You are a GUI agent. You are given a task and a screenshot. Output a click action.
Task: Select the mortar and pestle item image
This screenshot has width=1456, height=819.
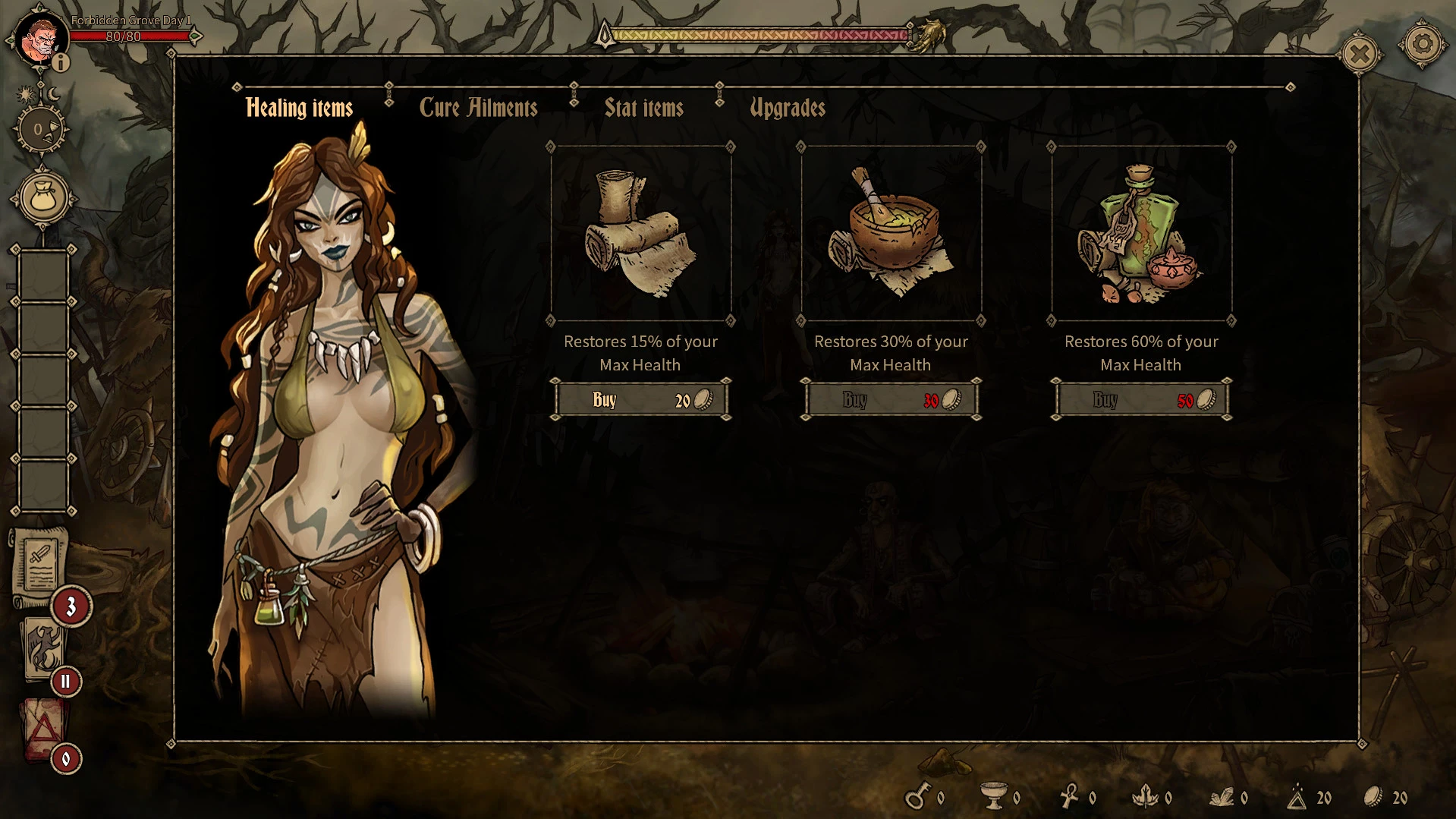click(891, 233)
